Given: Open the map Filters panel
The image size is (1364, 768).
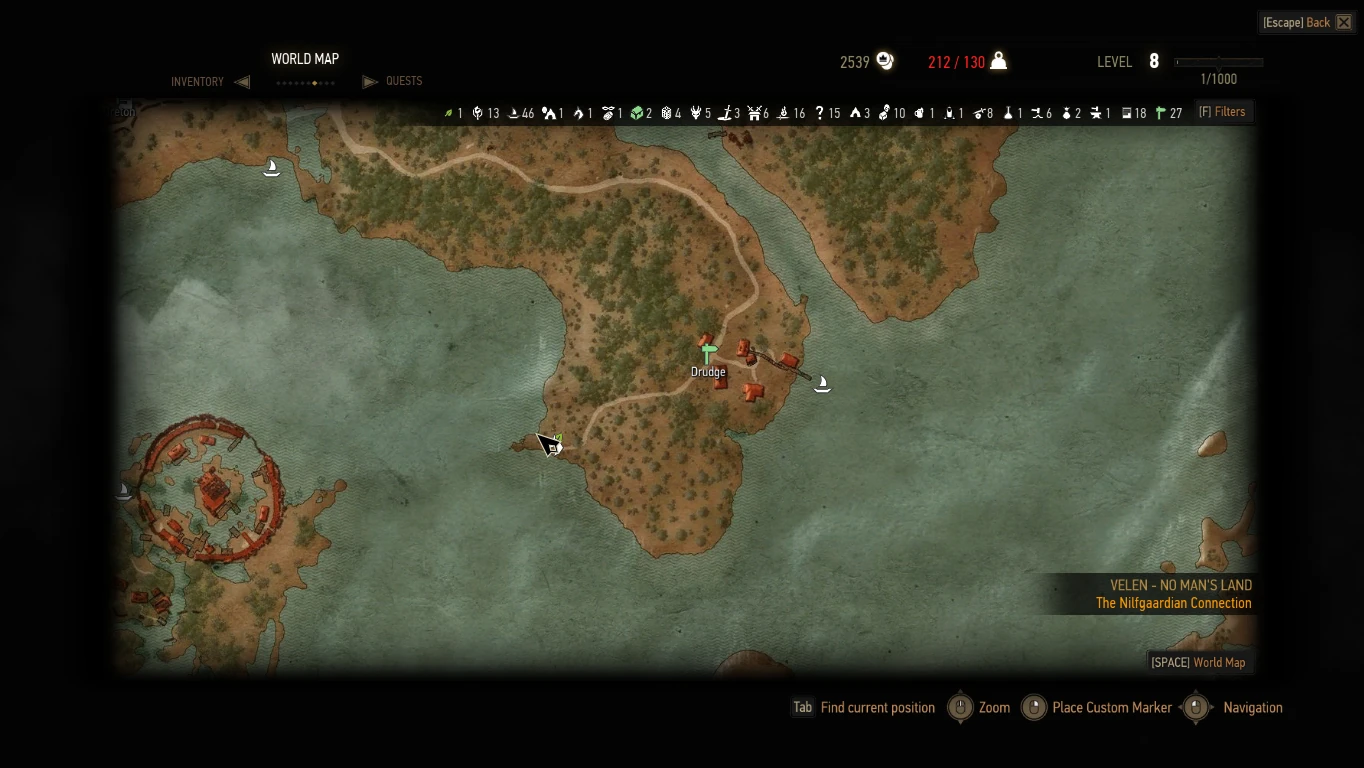Looking at the screenshot, I should pos(1222,112).
